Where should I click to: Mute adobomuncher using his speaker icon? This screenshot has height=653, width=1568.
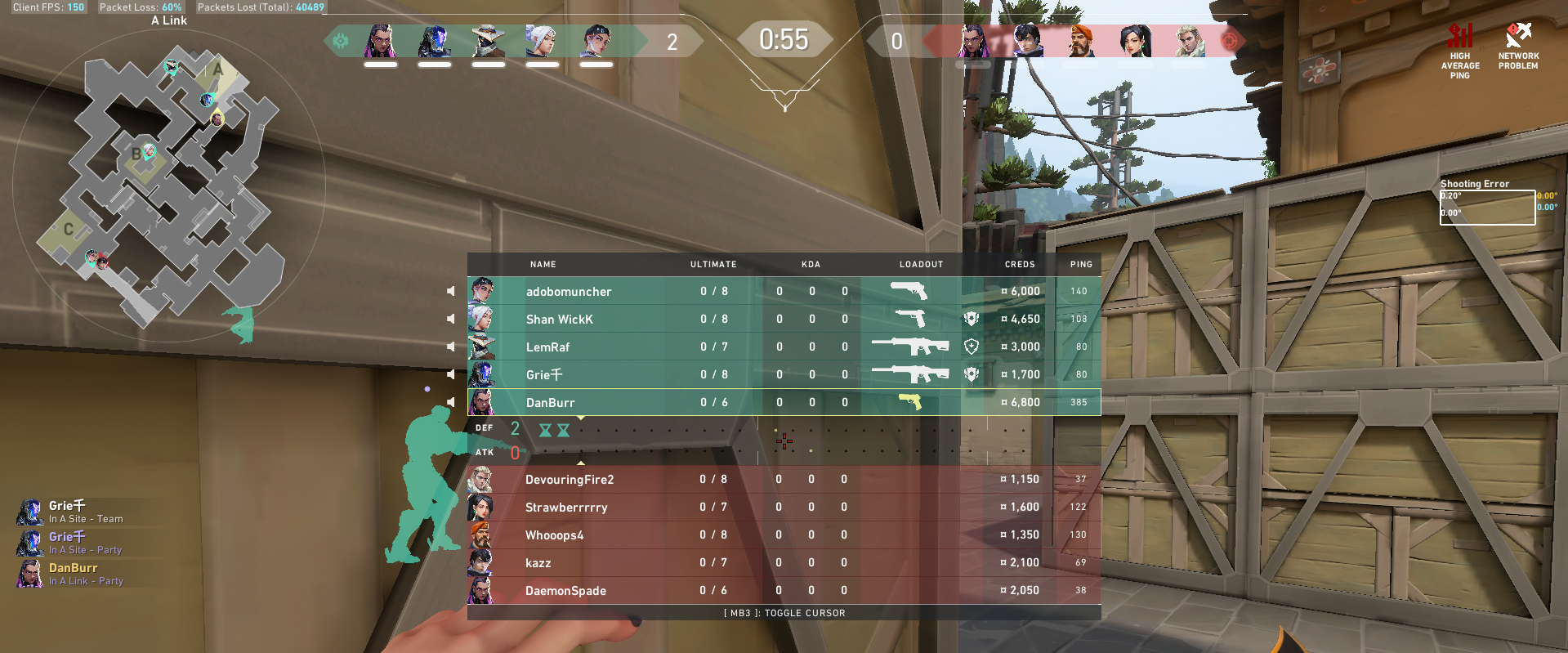coord(450,290)
